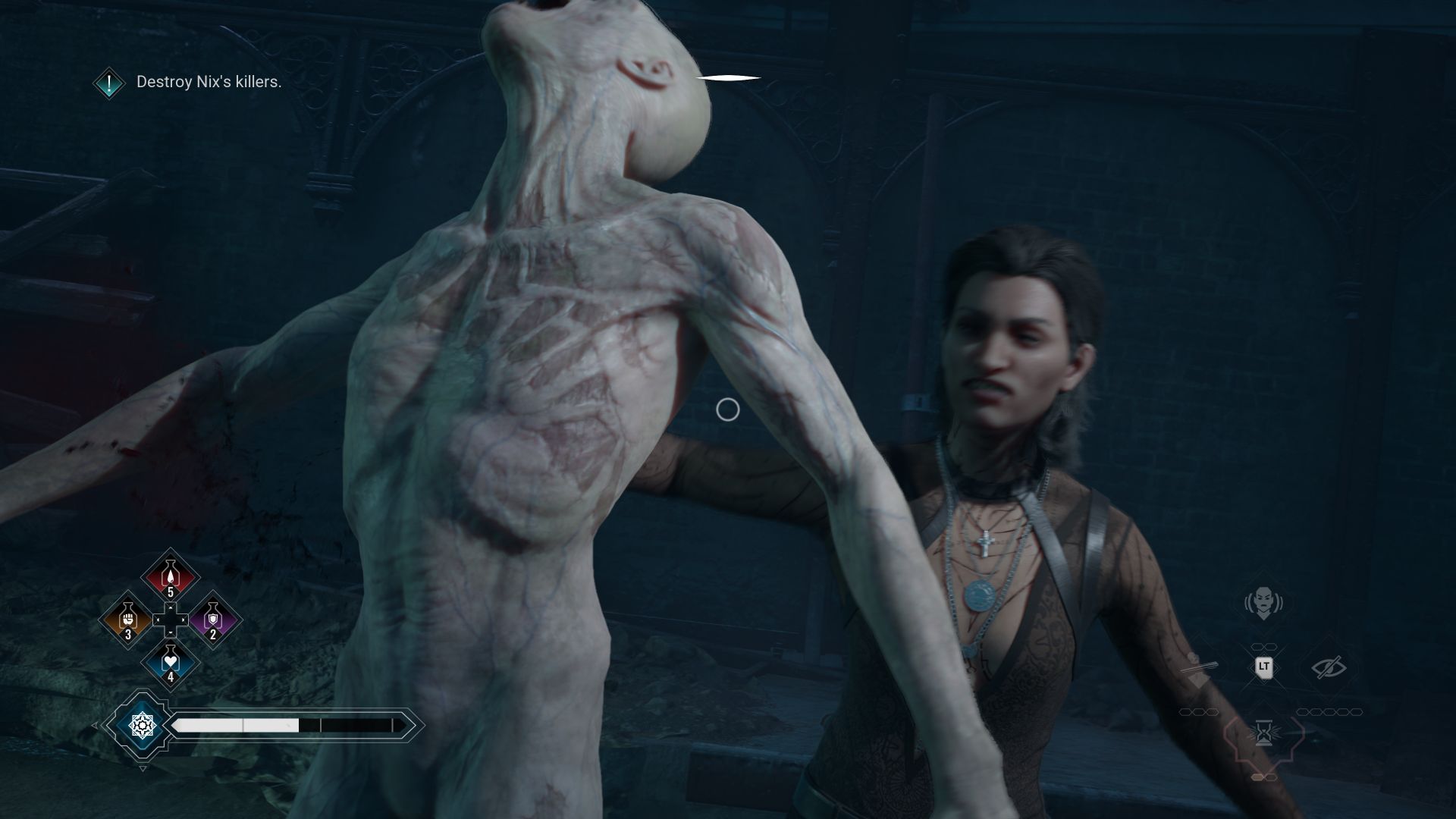
Task: Select the left ability slot with slanted bars
Action: 1199,668
